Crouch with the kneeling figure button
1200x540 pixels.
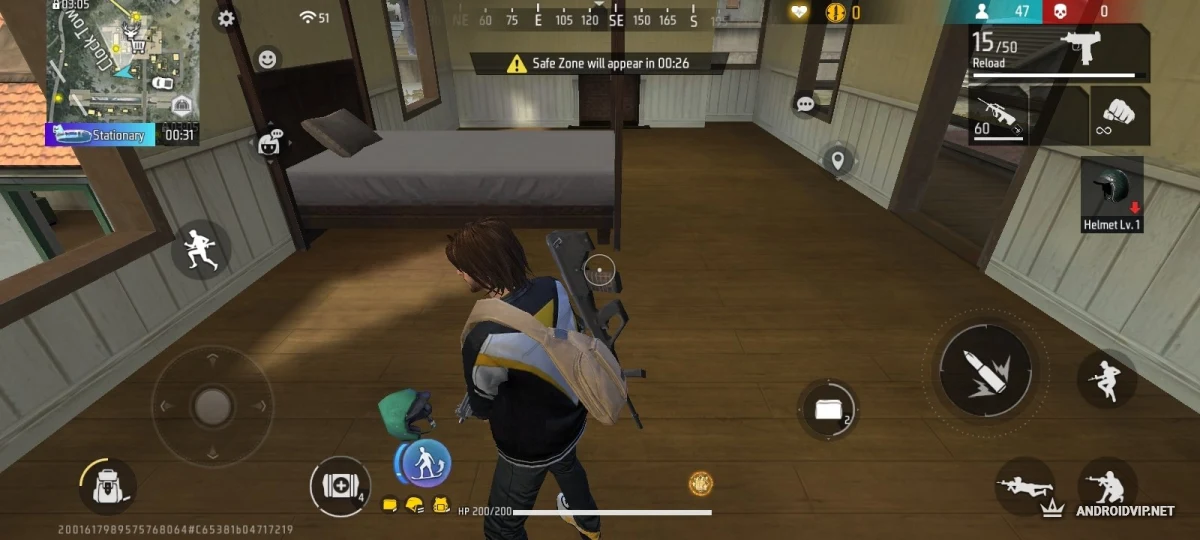tap(1108, 488)
